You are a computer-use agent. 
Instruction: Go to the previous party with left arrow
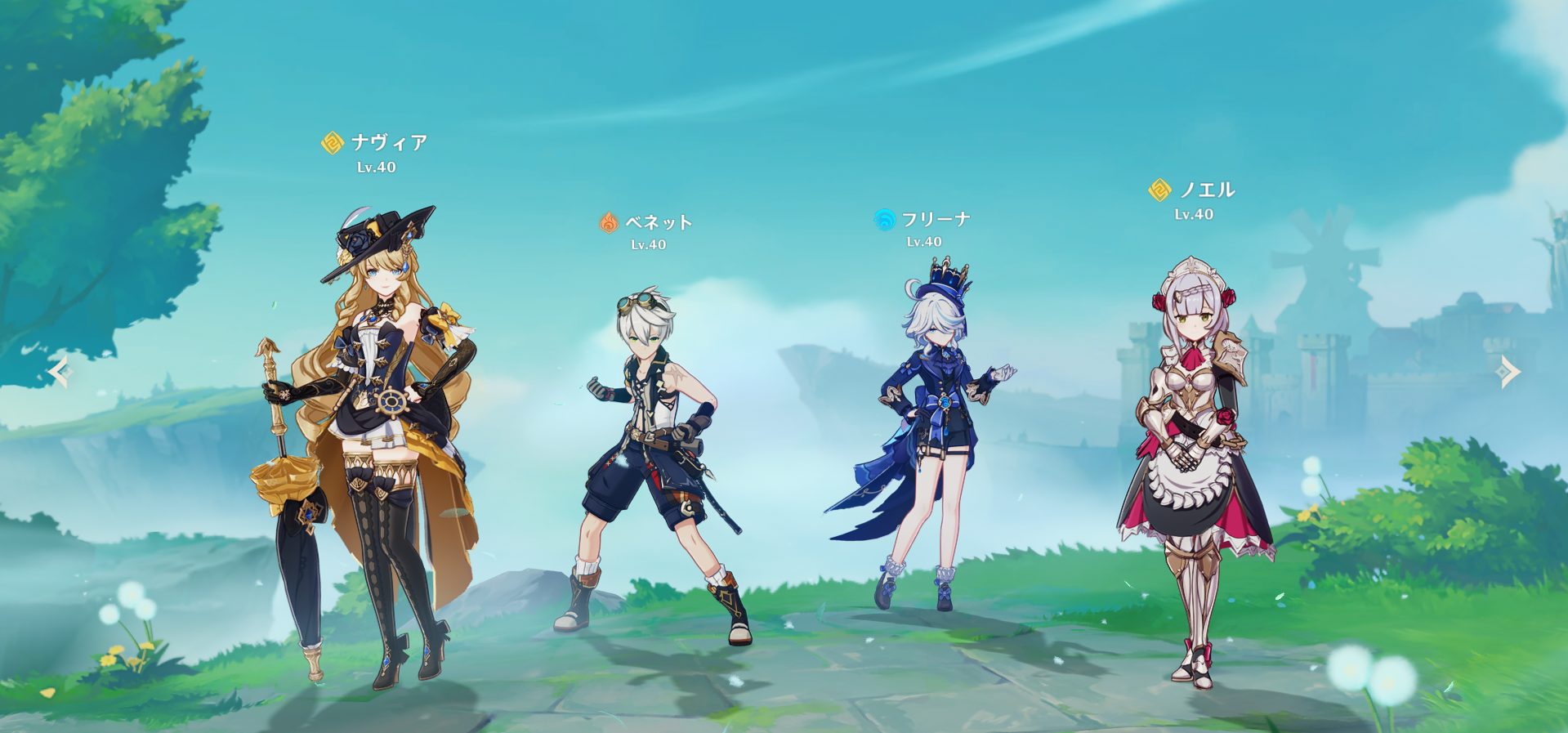(60, 373)
